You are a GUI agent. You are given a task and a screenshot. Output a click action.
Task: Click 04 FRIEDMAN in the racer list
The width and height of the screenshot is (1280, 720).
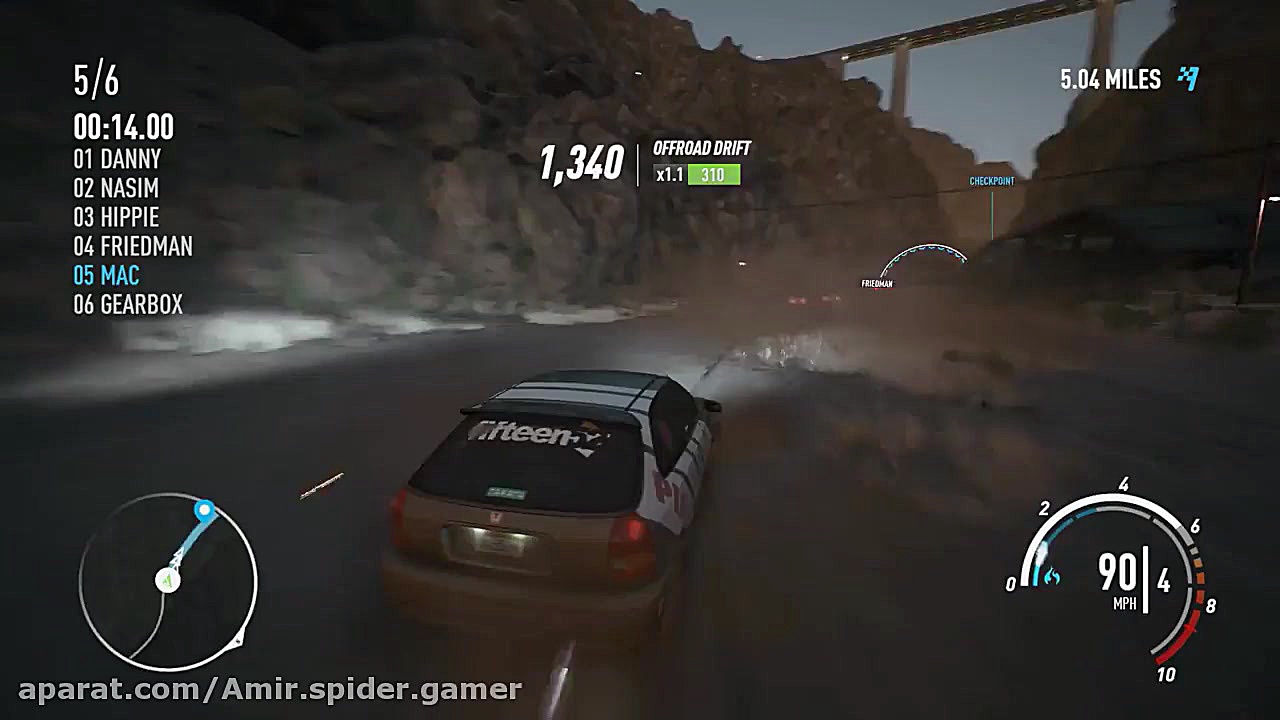pos(131,246)
